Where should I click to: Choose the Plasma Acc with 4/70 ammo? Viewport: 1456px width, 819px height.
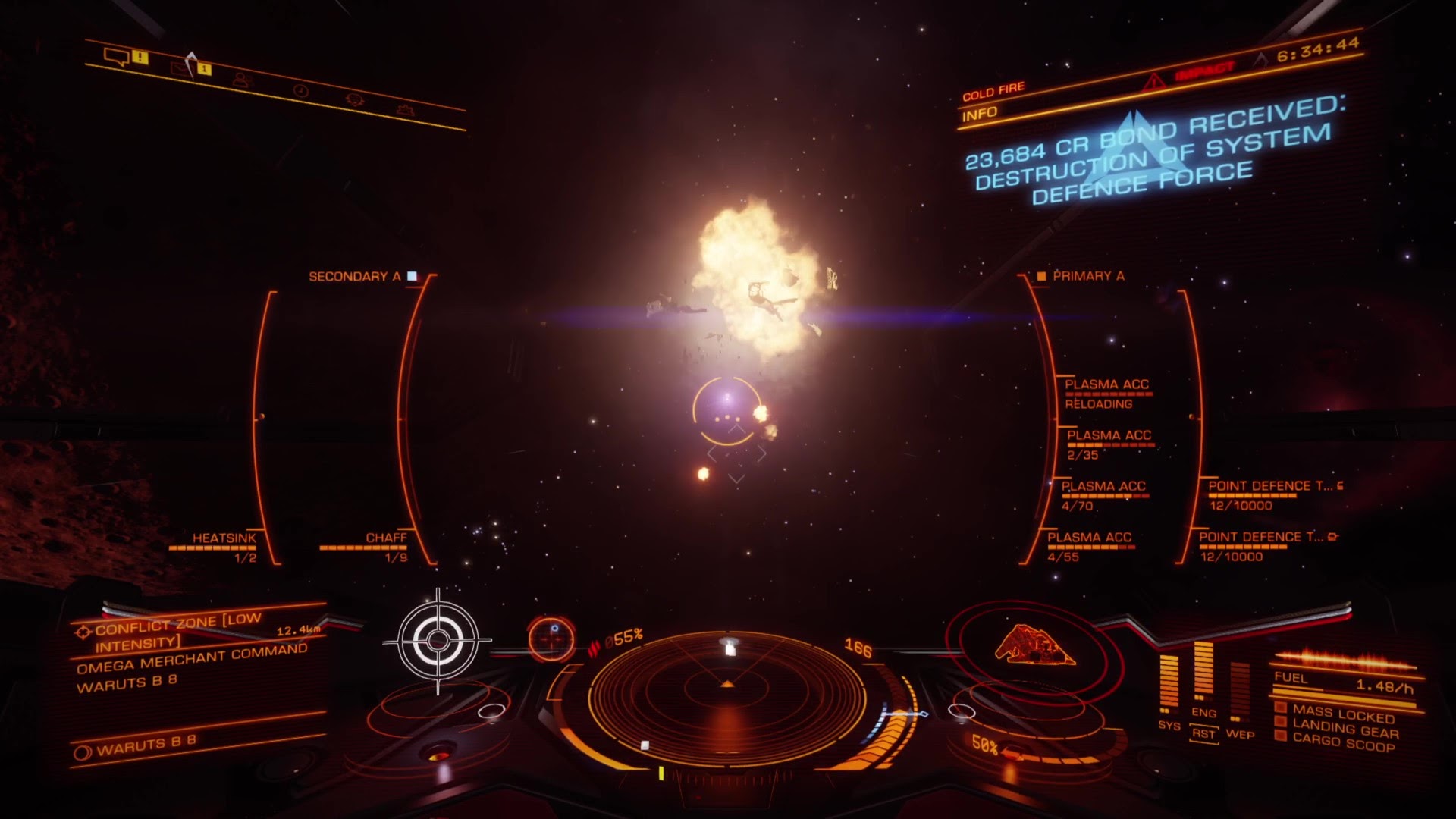click(x=1103, y=487)
